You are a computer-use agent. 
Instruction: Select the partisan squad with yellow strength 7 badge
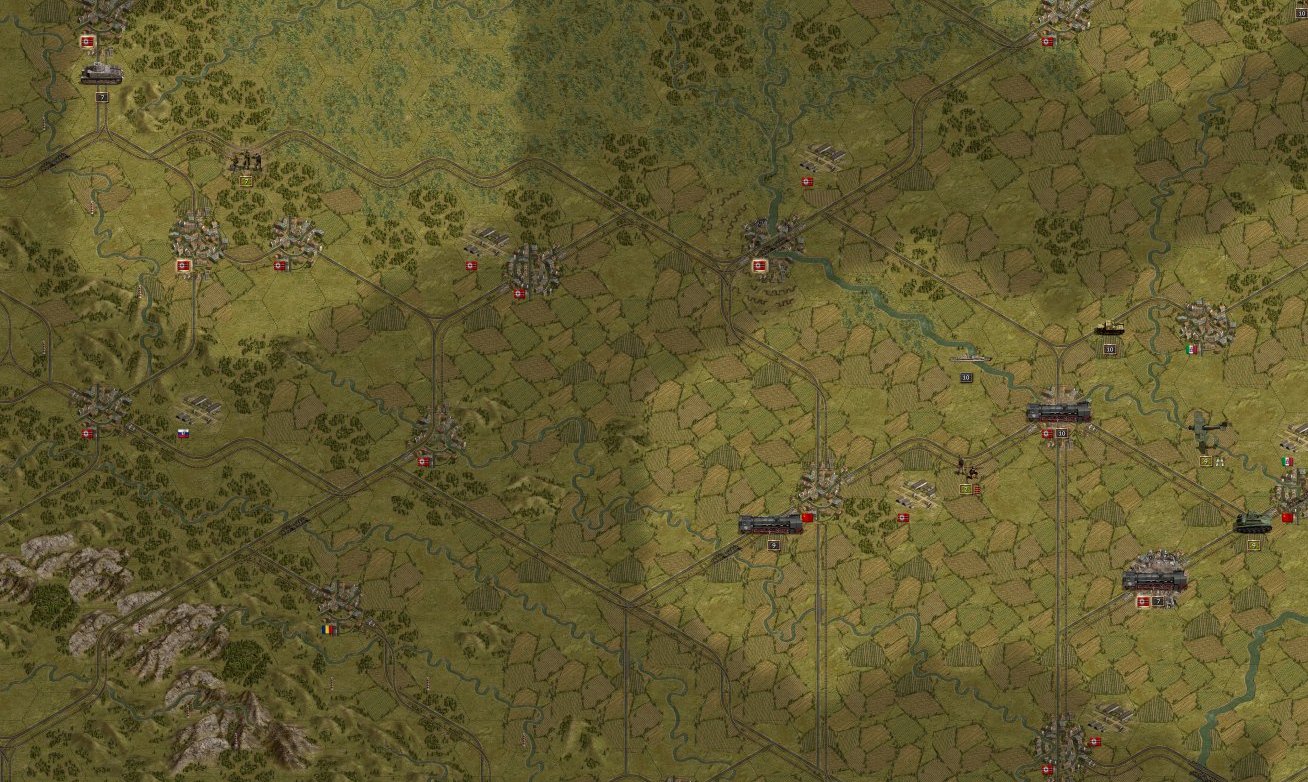tap(246, 160)
